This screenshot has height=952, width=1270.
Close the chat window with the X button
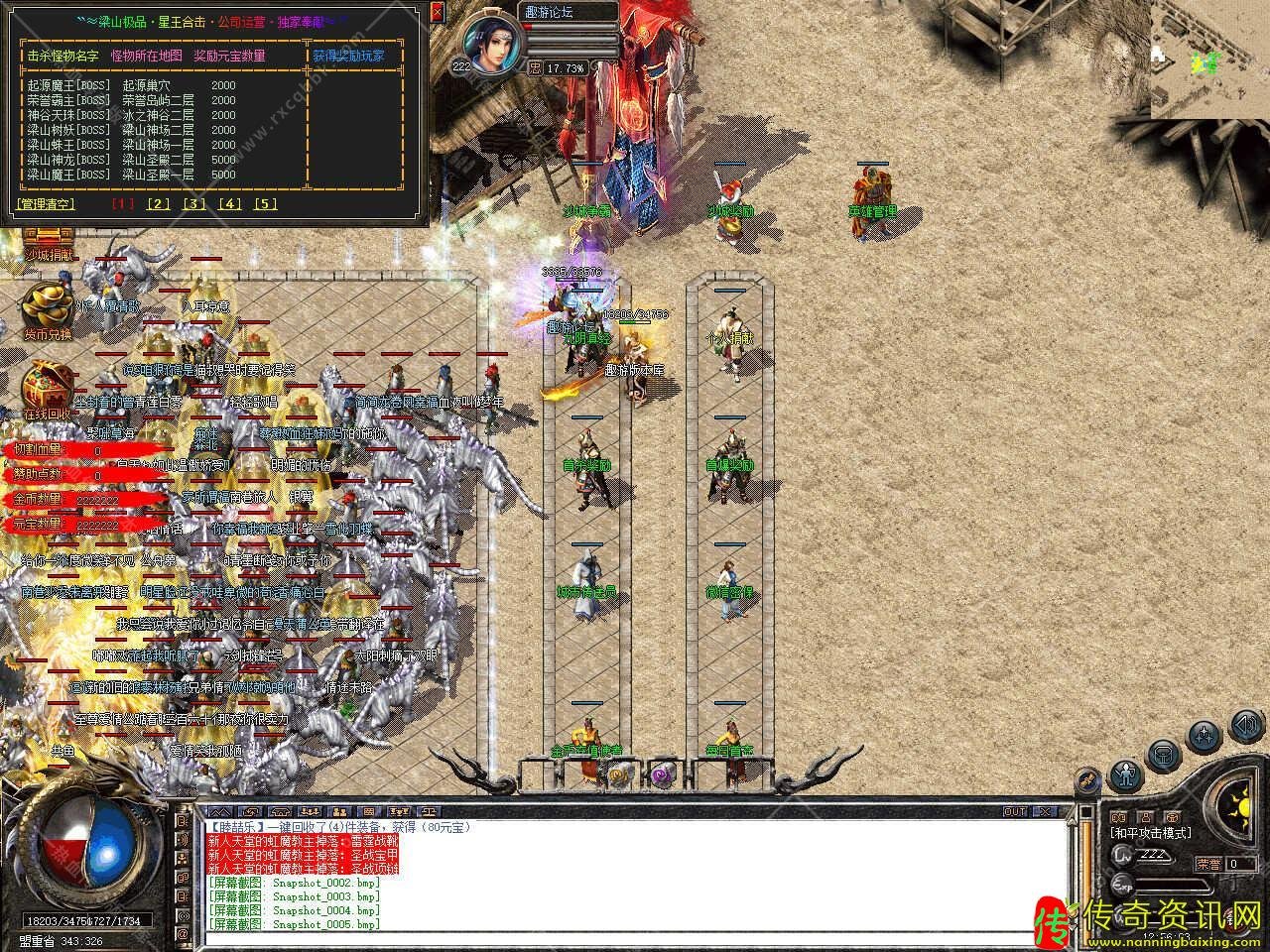(1046, 811)
